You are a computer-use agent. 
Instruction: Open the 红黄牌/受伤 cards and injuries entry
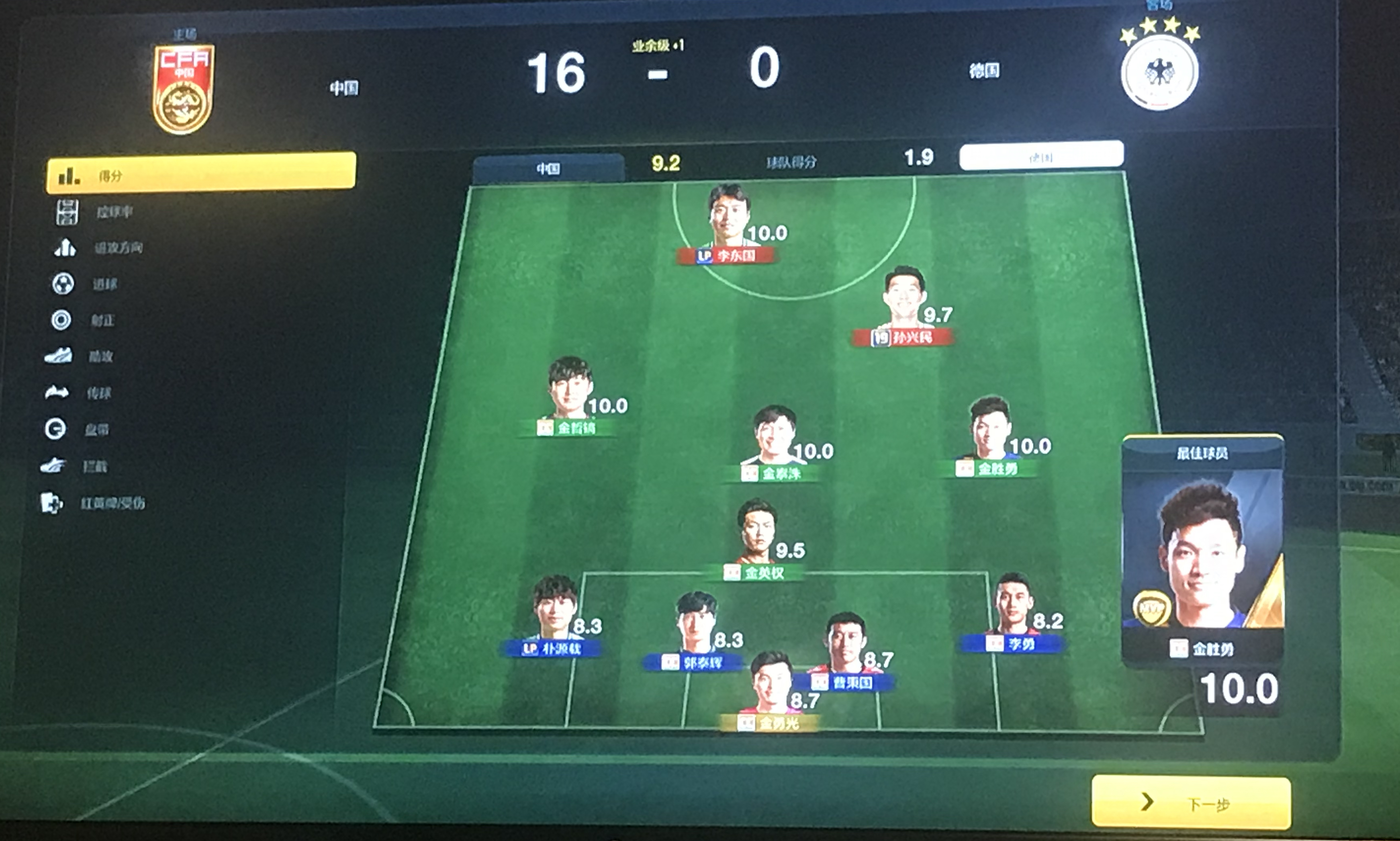click(x=112, y=503)
